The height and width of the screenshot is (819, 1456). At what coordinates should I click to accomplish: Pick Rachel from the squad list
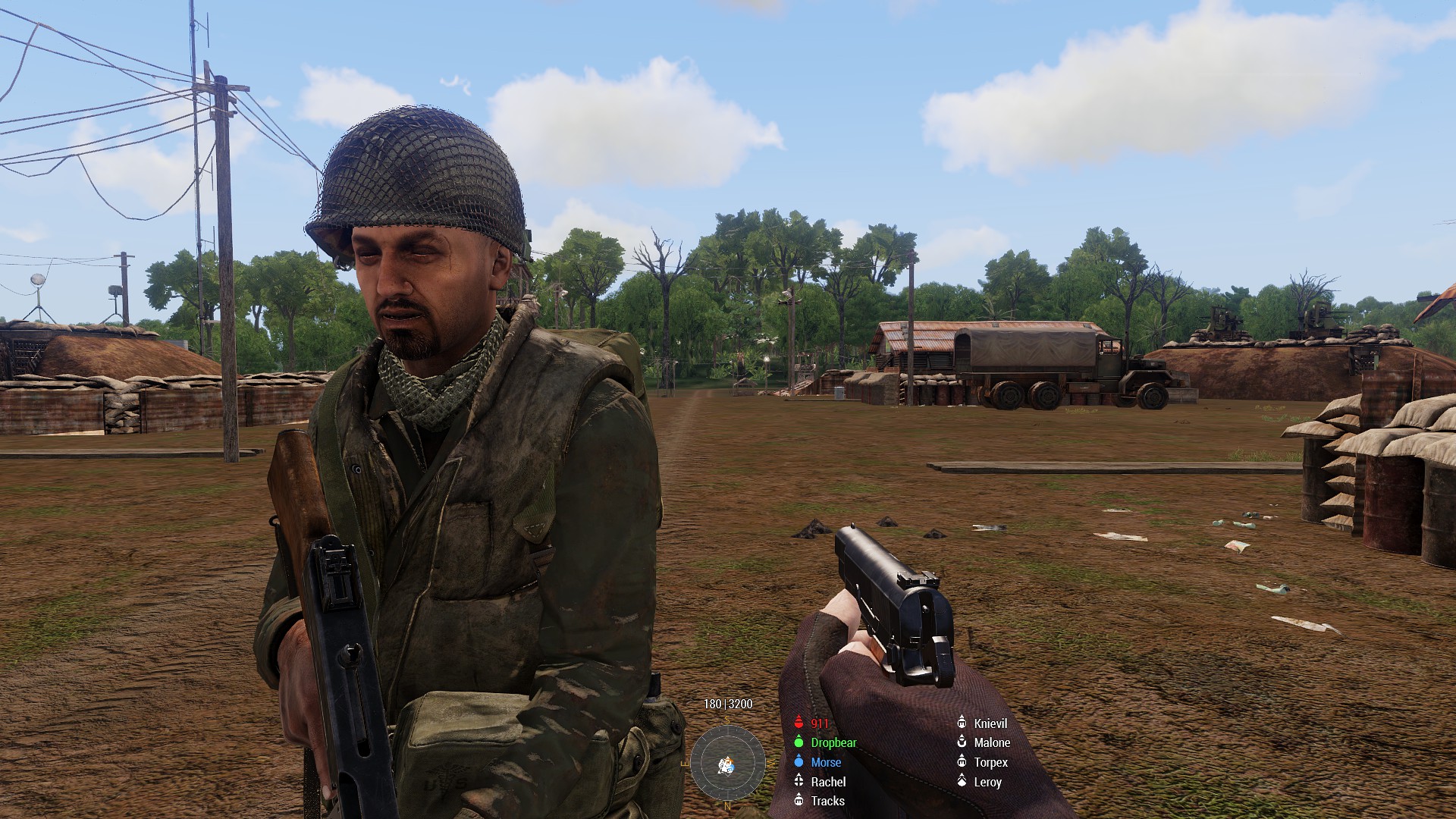click(x=827, y=782)
